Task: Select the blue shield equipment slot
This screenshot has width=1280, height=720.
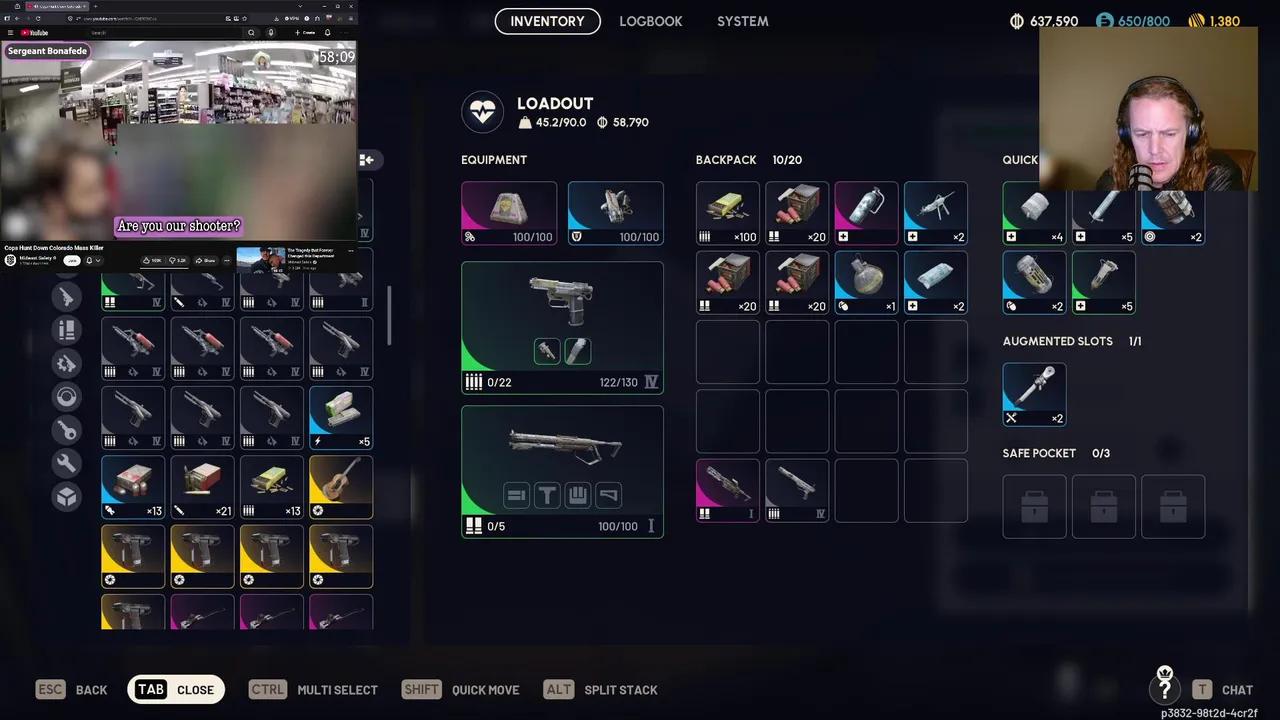Action: click(615, 213)
